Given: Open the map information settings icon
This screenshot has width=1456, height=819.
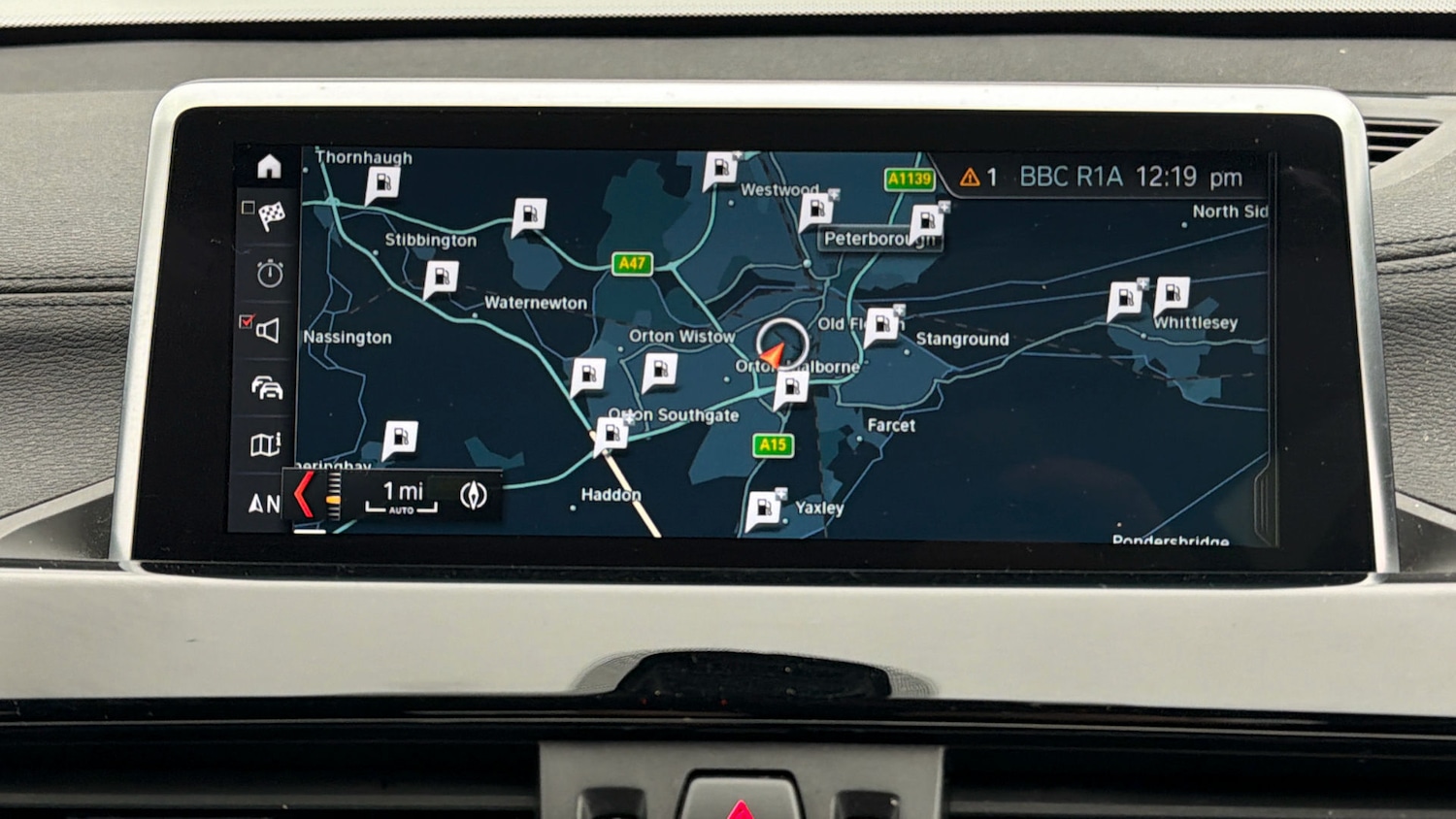Looking at the screenshot, I should pos(266,444).
